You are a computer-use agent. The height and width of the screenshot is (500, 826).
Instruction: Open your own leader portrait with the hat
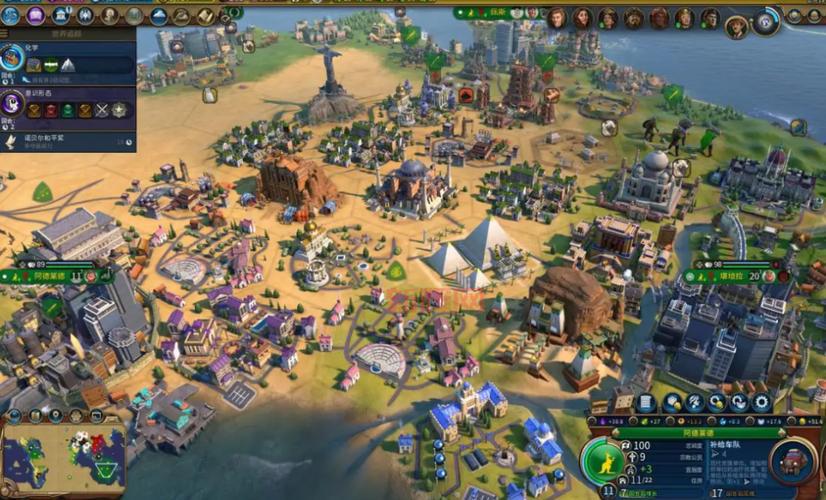tap(736, 27)
